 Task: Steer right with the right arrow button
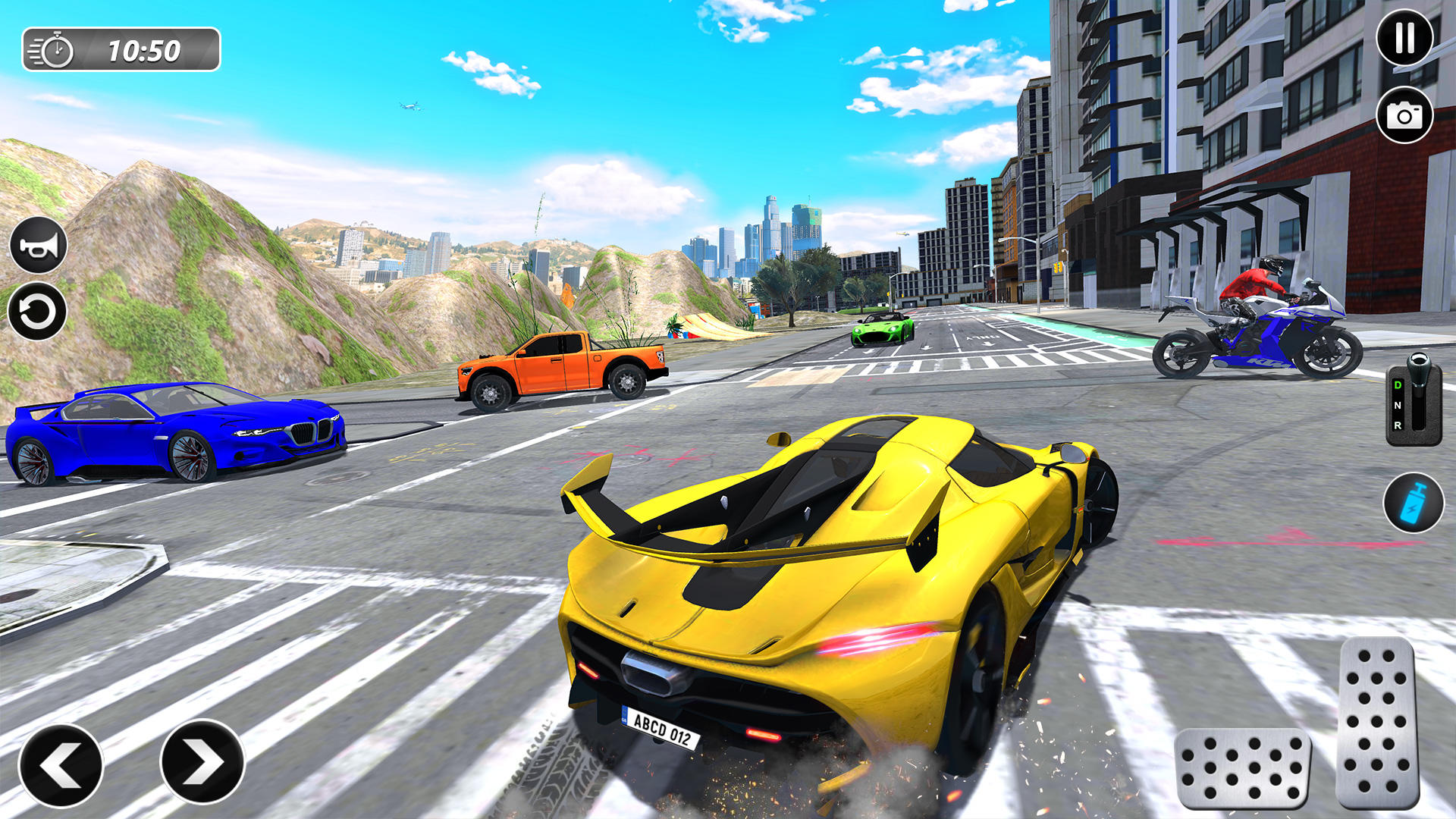[x=205, y=761]
